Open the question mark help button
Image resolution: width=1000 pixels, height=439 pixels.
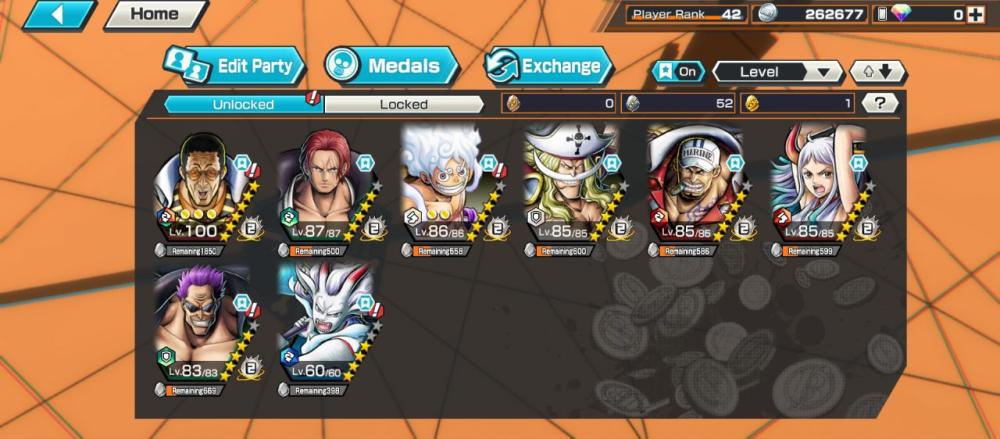[879, 103]
